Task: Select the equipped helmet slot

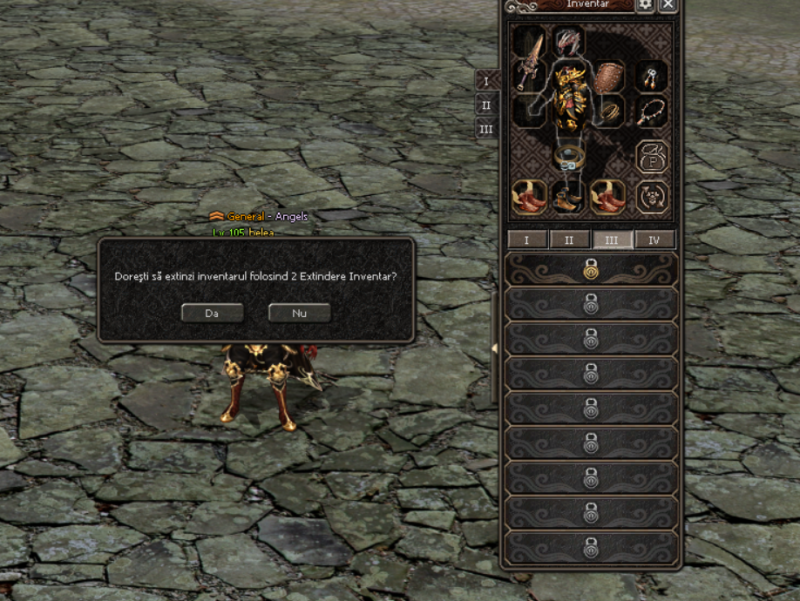Action: (x=569, y=44)
